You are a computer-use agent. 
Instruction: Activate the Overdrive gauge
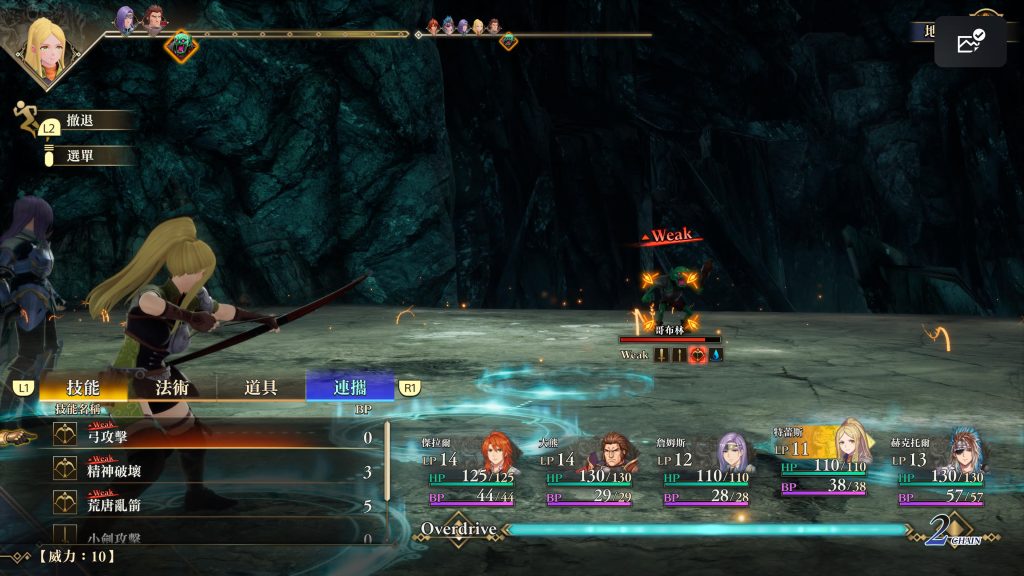[700, 530]
